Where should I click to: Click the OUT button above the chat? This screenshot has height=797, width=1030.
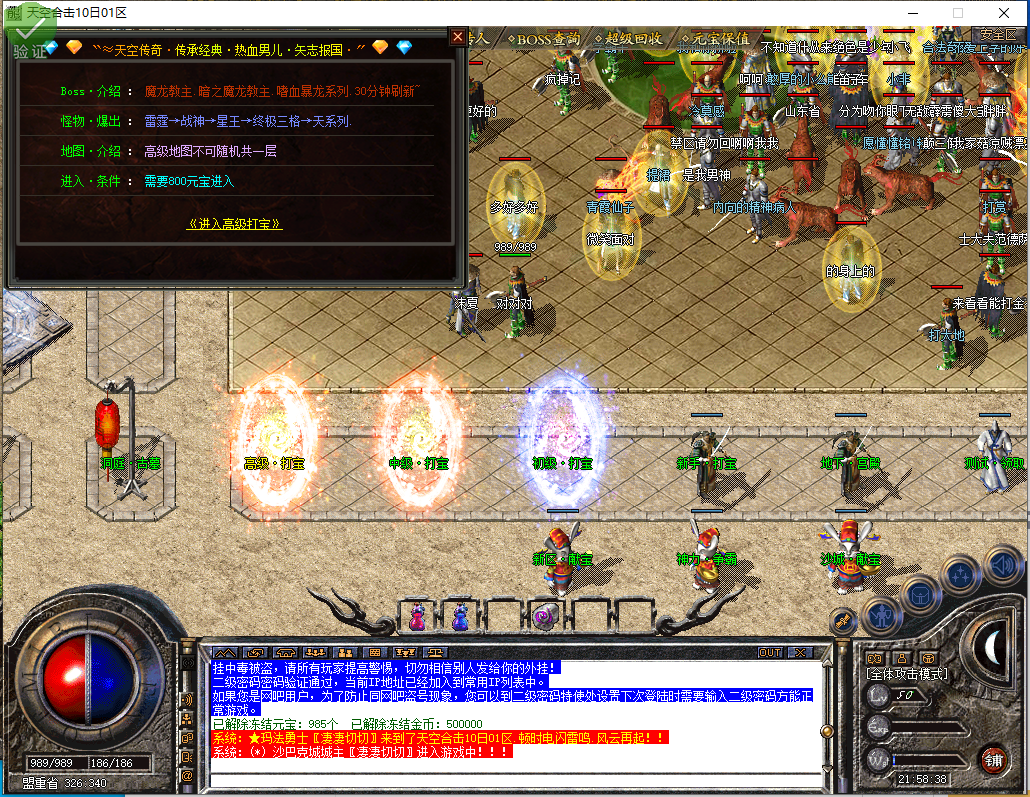tap(770, 652)
